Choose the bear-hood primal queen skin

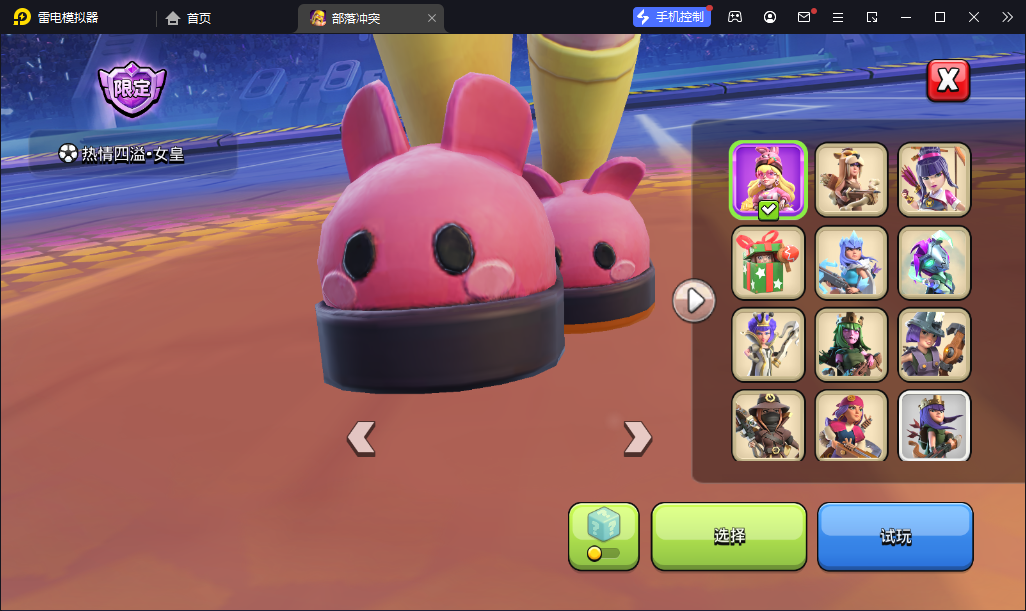851,179
